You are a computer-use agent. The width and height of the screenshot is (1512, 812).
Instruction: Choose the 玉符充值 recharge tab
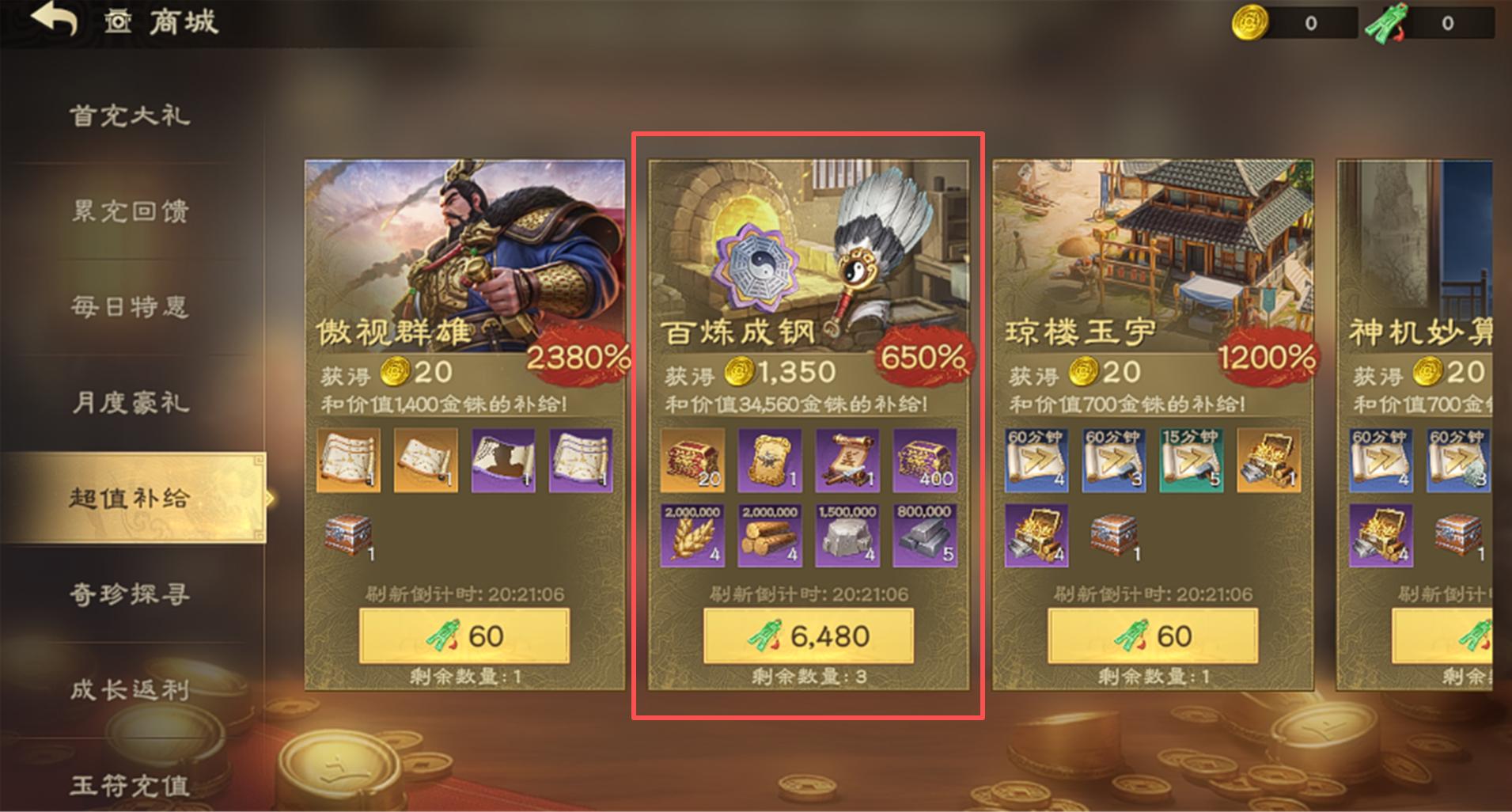point(131,785)
